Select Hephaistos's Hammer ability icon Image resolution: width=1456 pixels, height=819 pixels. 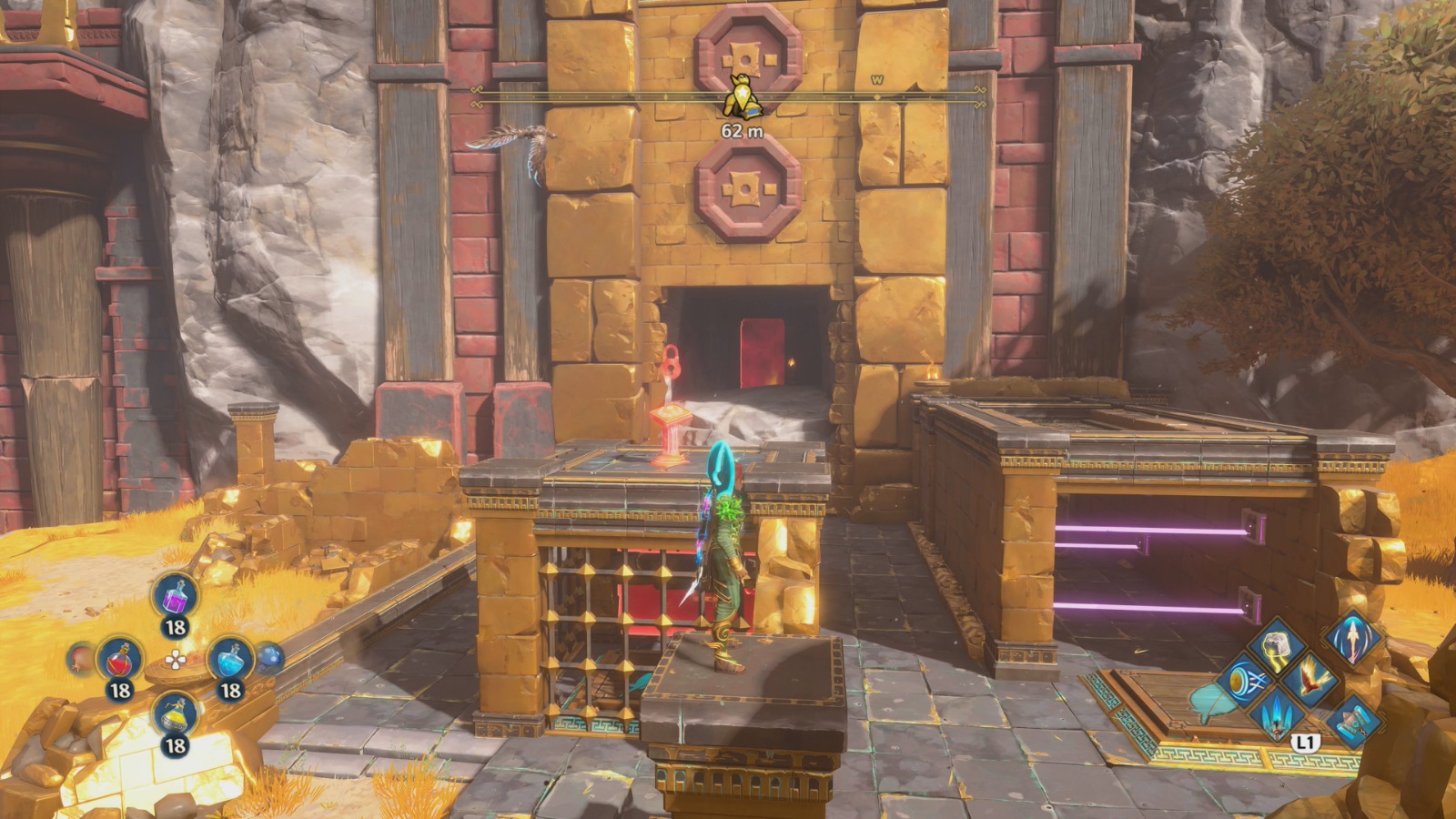tap(1354, 721)
